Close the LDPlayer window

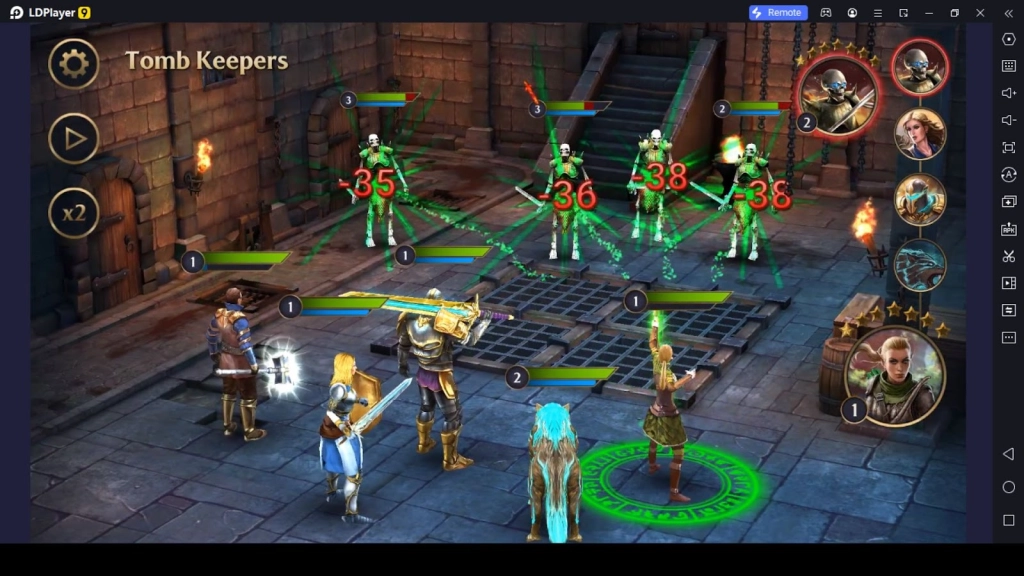[x=980, y=12]
